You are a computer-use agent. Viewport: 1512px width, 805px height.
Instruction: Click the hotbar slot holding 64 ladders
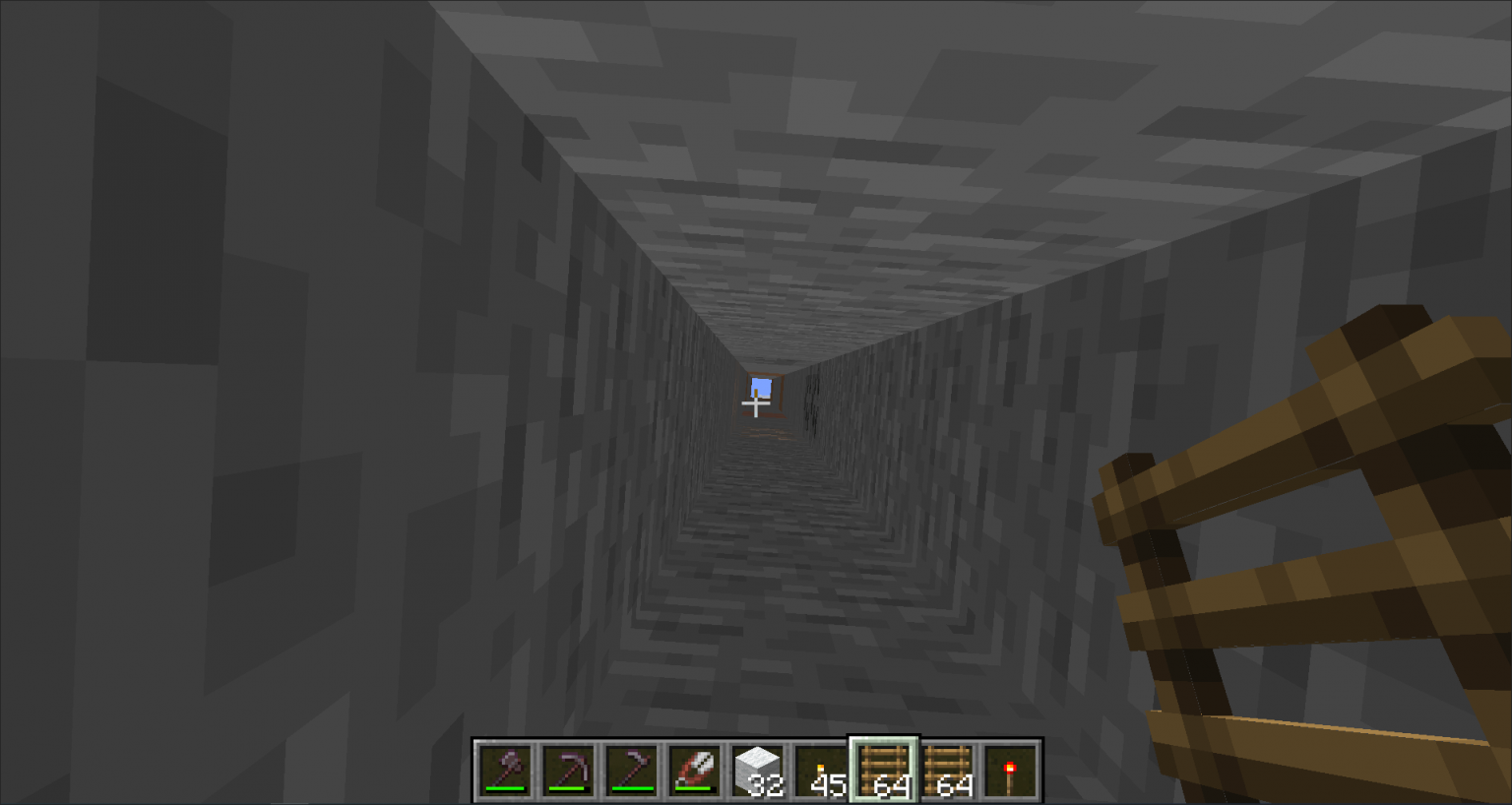click(884, 768)
